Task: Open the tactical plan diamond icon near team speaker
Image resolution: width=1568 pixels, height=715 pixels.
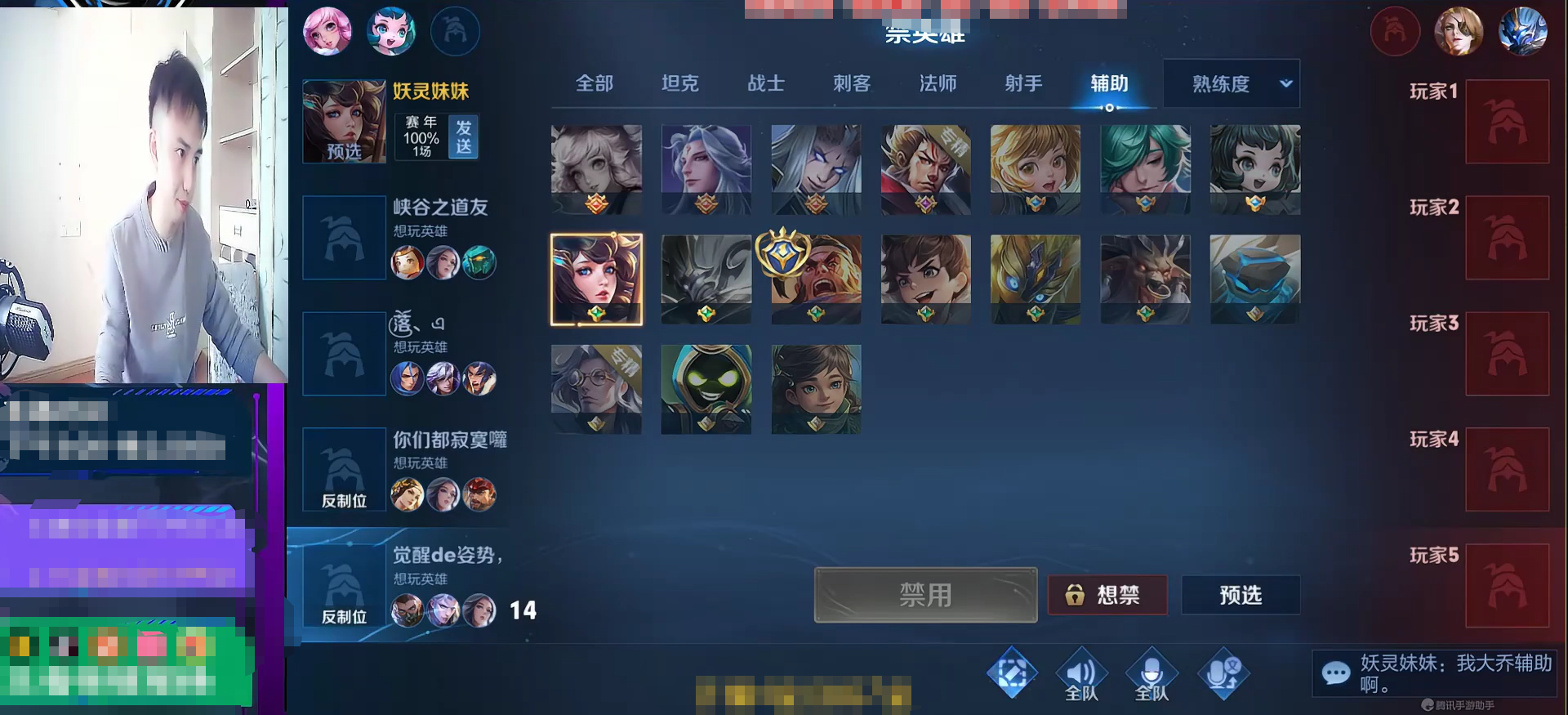Action: coord(1013,673)
